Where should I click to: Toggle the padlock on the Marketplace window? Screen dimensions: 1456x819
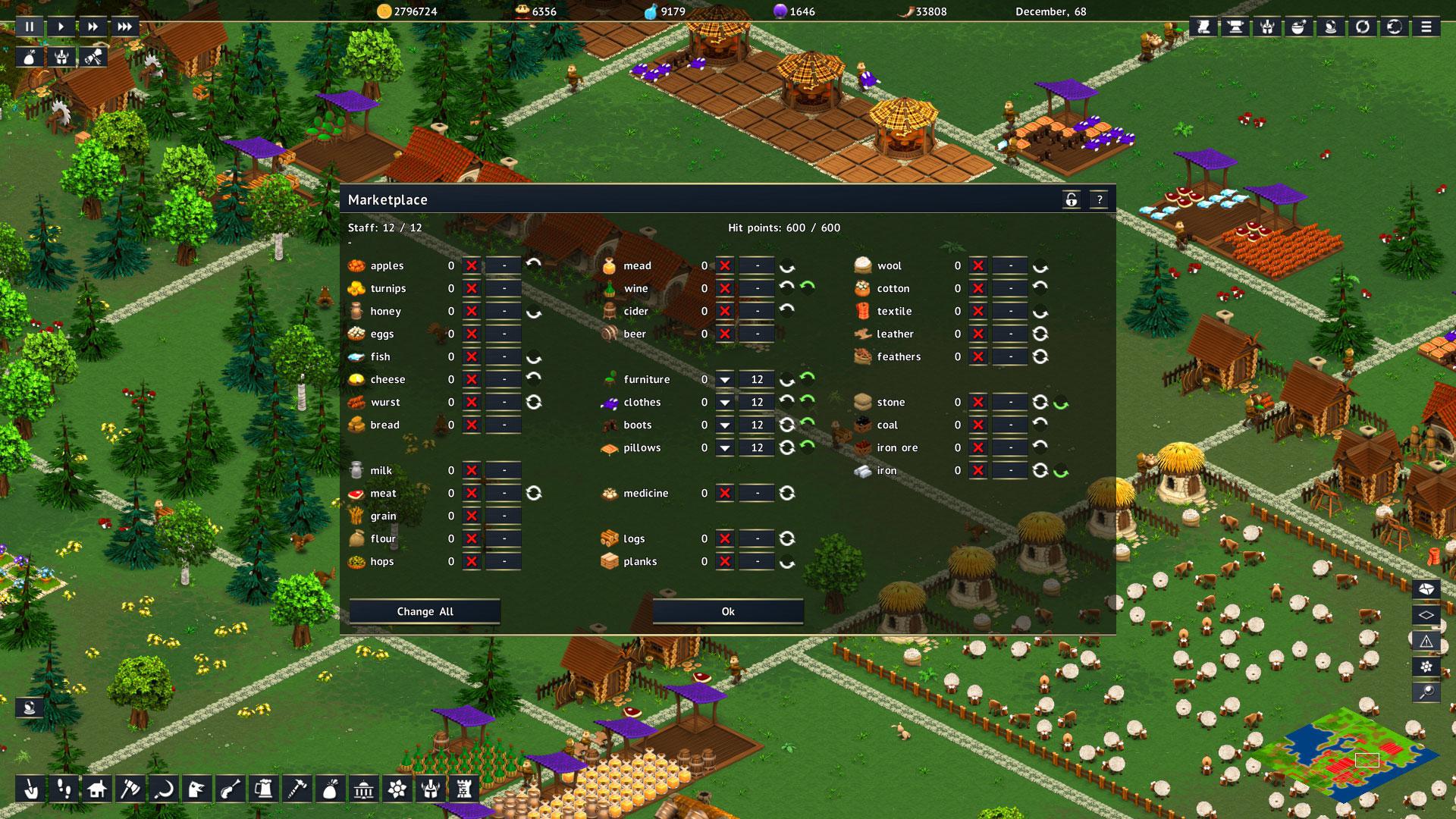coord(1072,199)
